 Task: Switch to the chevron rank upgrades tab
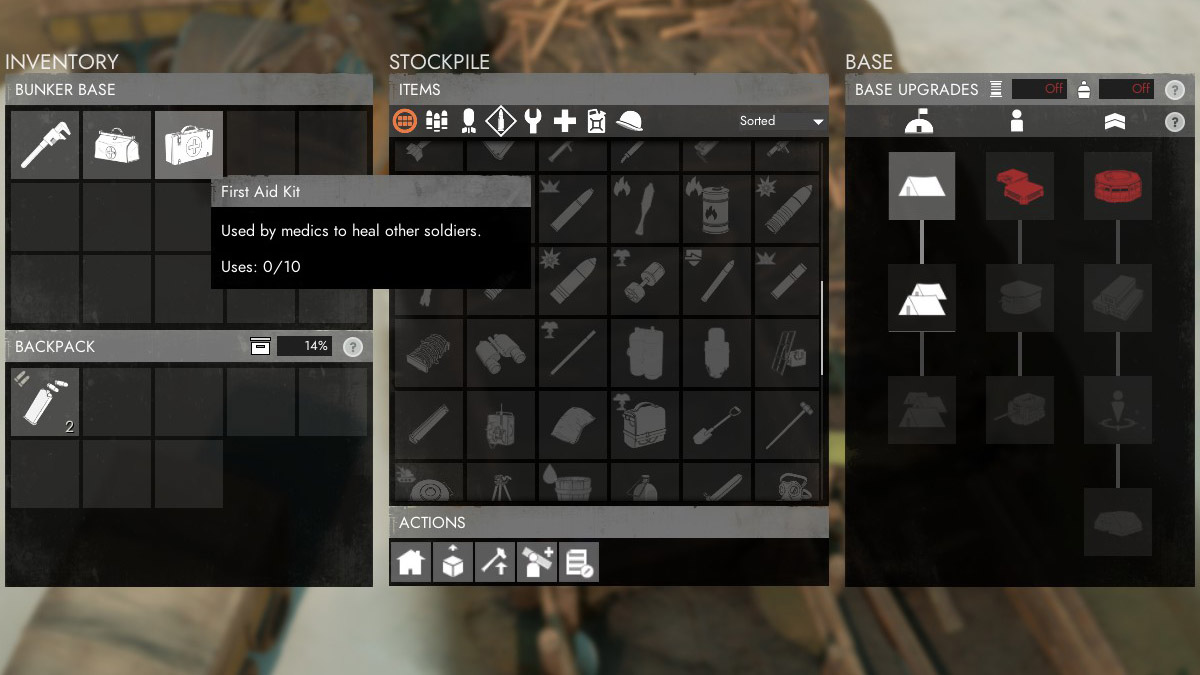tap(1115, 122)
